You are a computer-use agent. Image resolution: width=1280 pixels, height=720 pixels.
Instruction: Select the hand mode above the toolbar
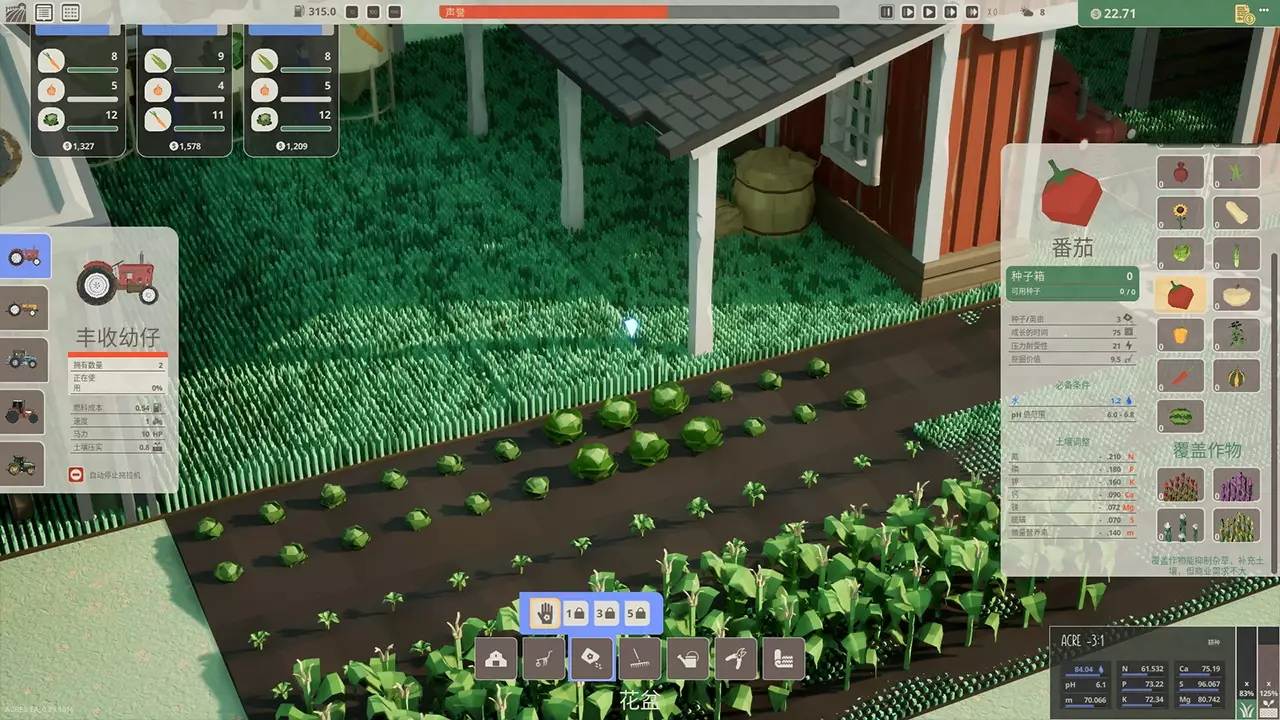coord(543,612)
